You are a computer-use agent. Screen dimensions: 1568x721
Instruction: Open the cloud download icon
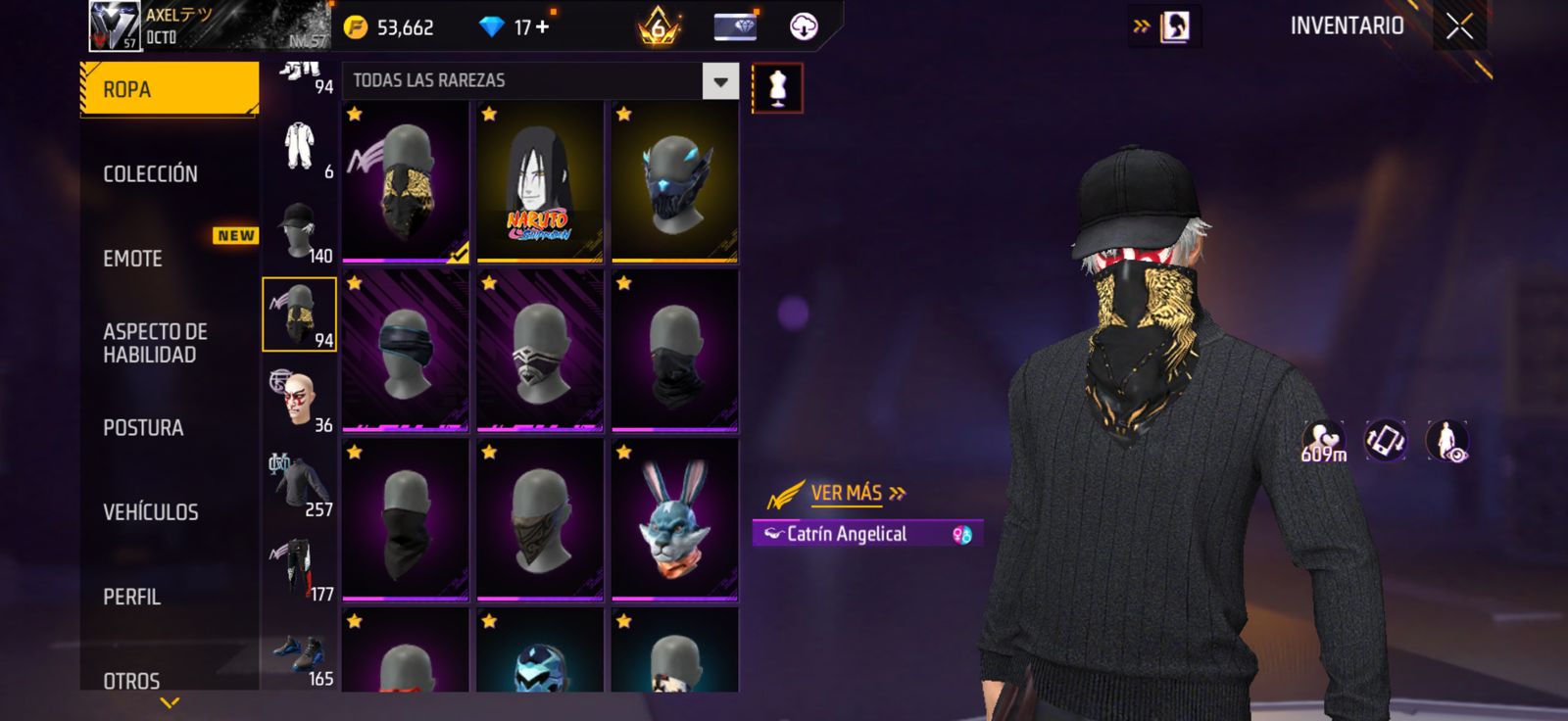pos(804,26)
